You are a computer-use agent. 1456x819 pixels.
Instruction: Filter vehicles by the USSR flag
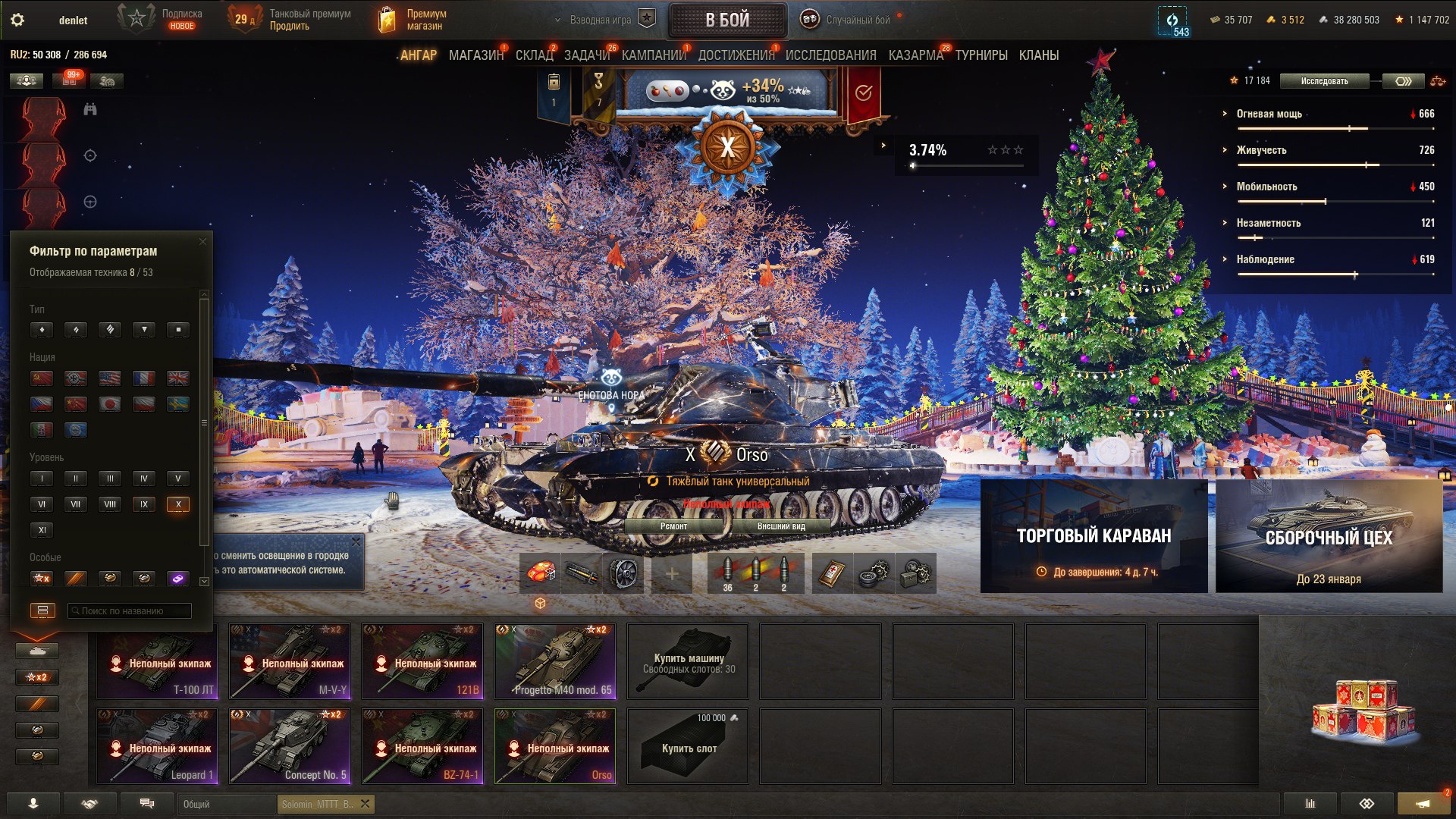42,378
